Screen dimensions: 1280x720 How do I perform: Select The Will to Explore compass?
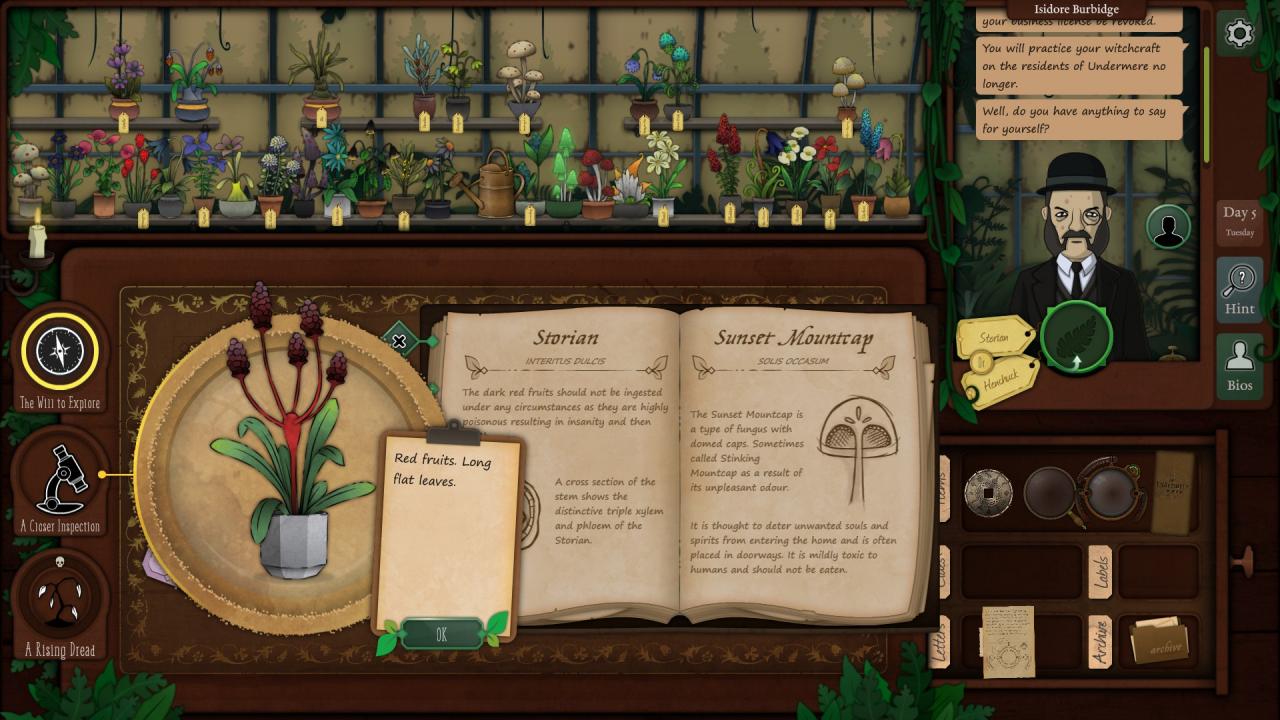60,351
